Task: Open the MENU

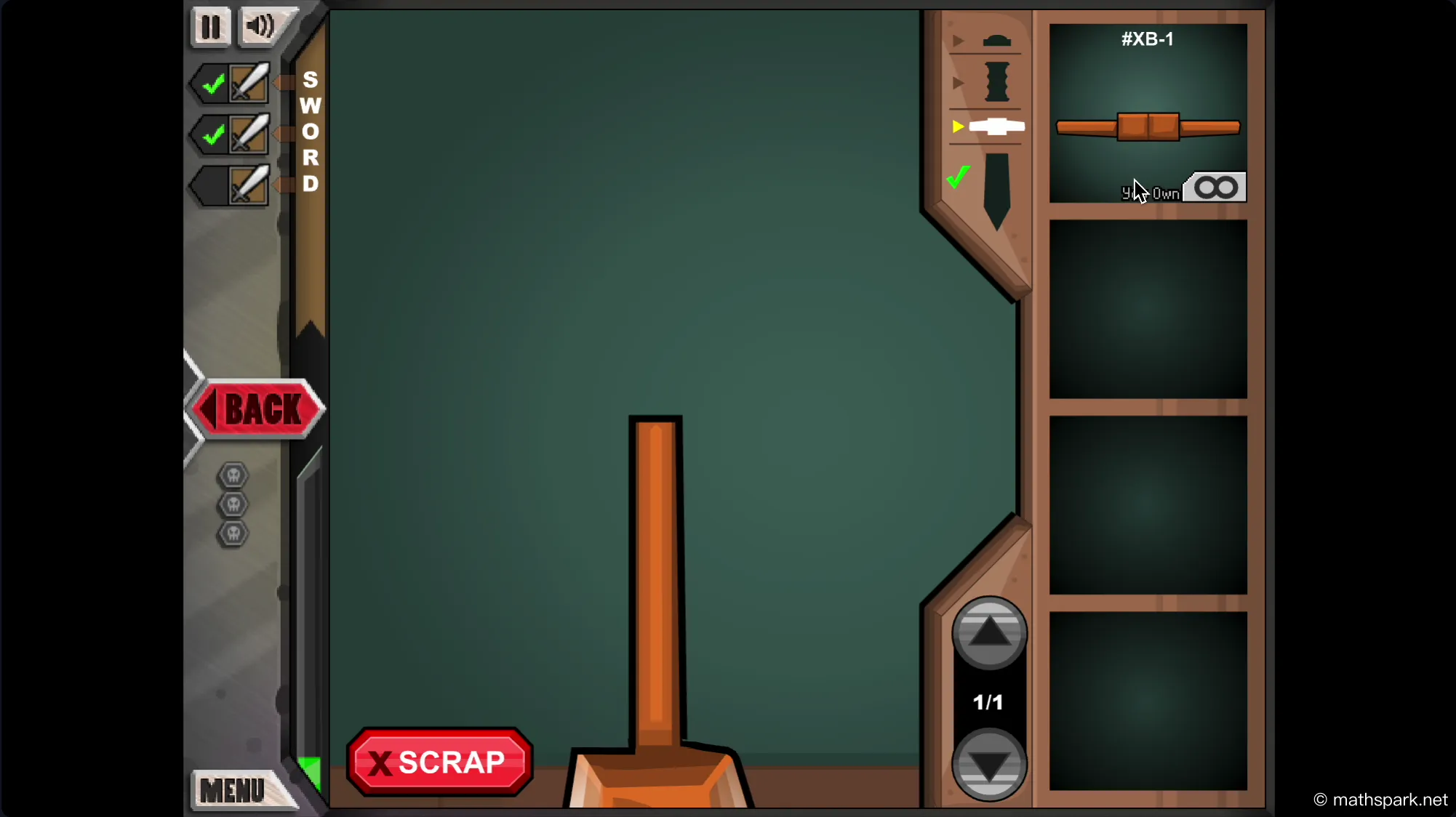Action: click(233, 791)
